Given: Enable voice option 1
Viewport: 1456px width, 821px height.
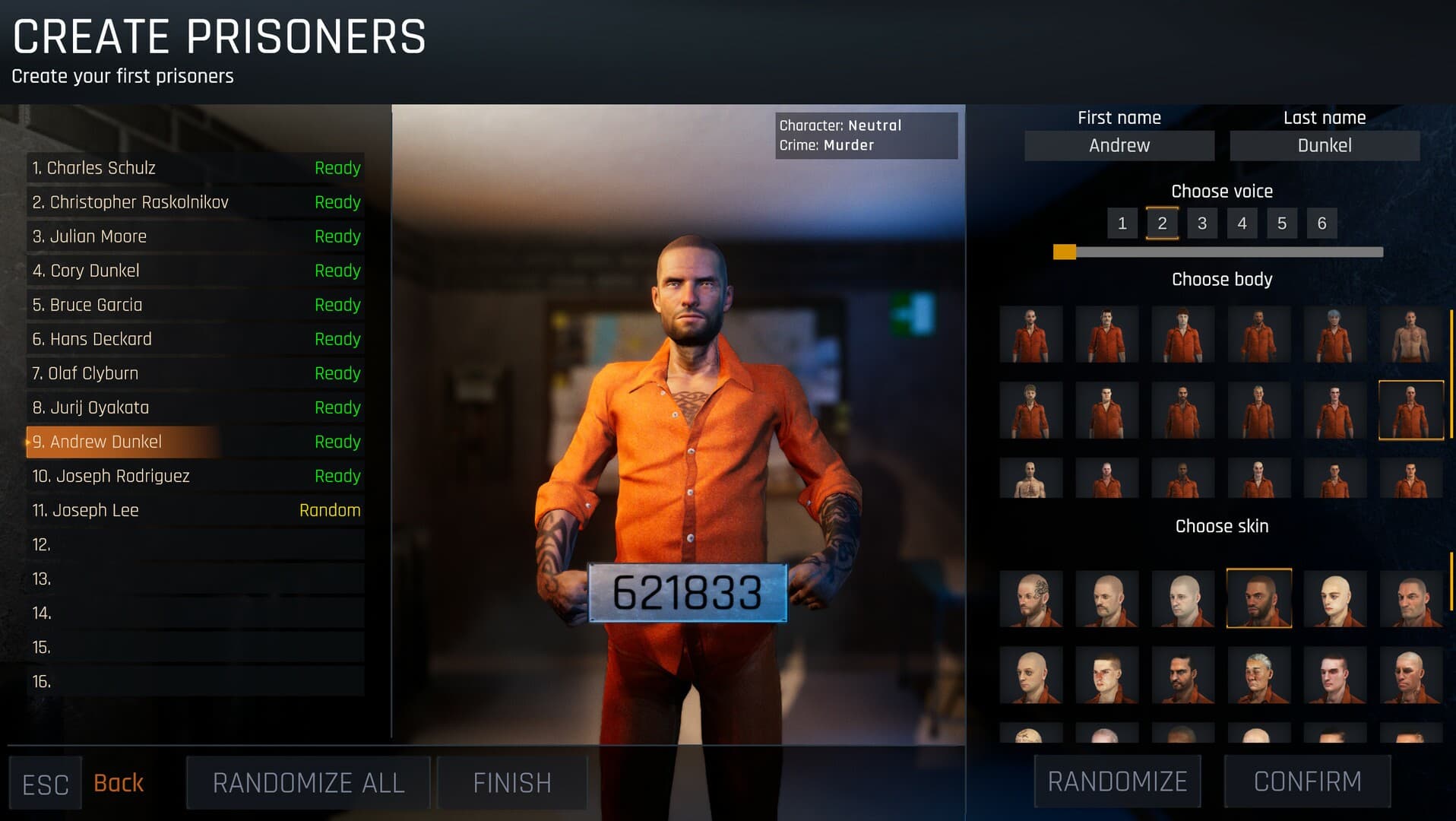Looking at the screenshot, I should click(1122, 223).
